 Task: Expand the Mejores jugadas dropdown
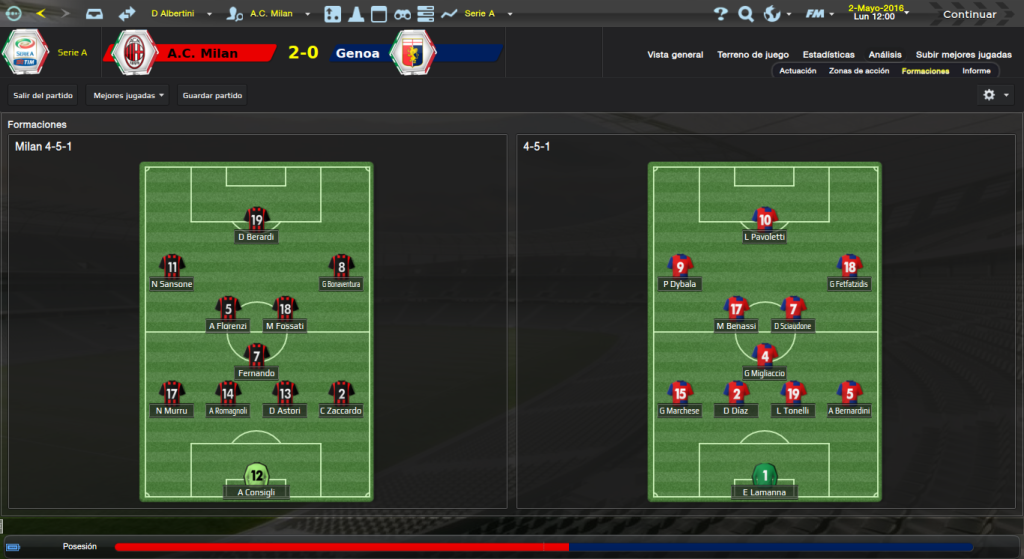click(127, 95)
